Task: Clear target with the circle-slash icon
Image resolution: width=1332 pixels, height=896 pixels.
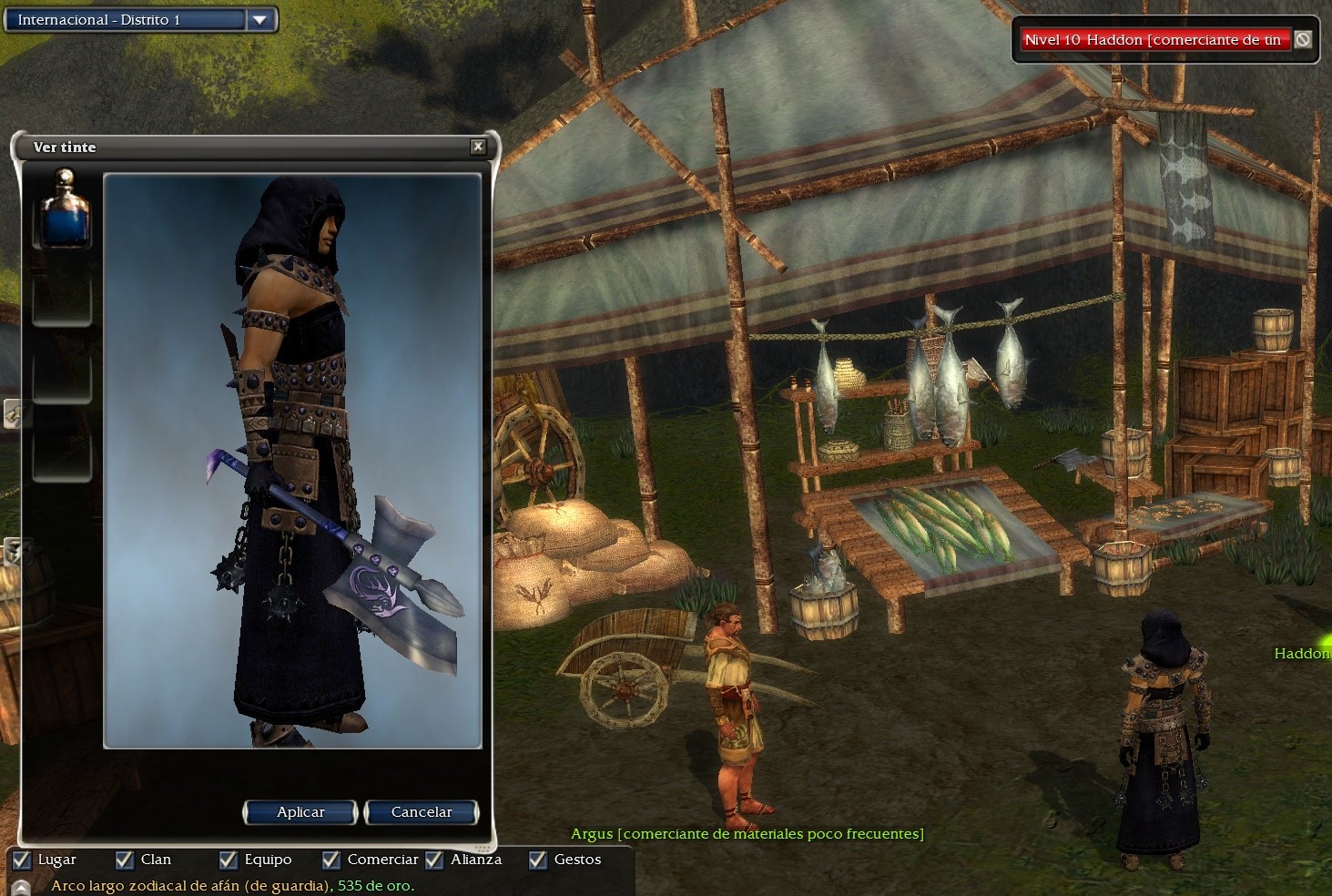Action: (x=1303, y=40)
